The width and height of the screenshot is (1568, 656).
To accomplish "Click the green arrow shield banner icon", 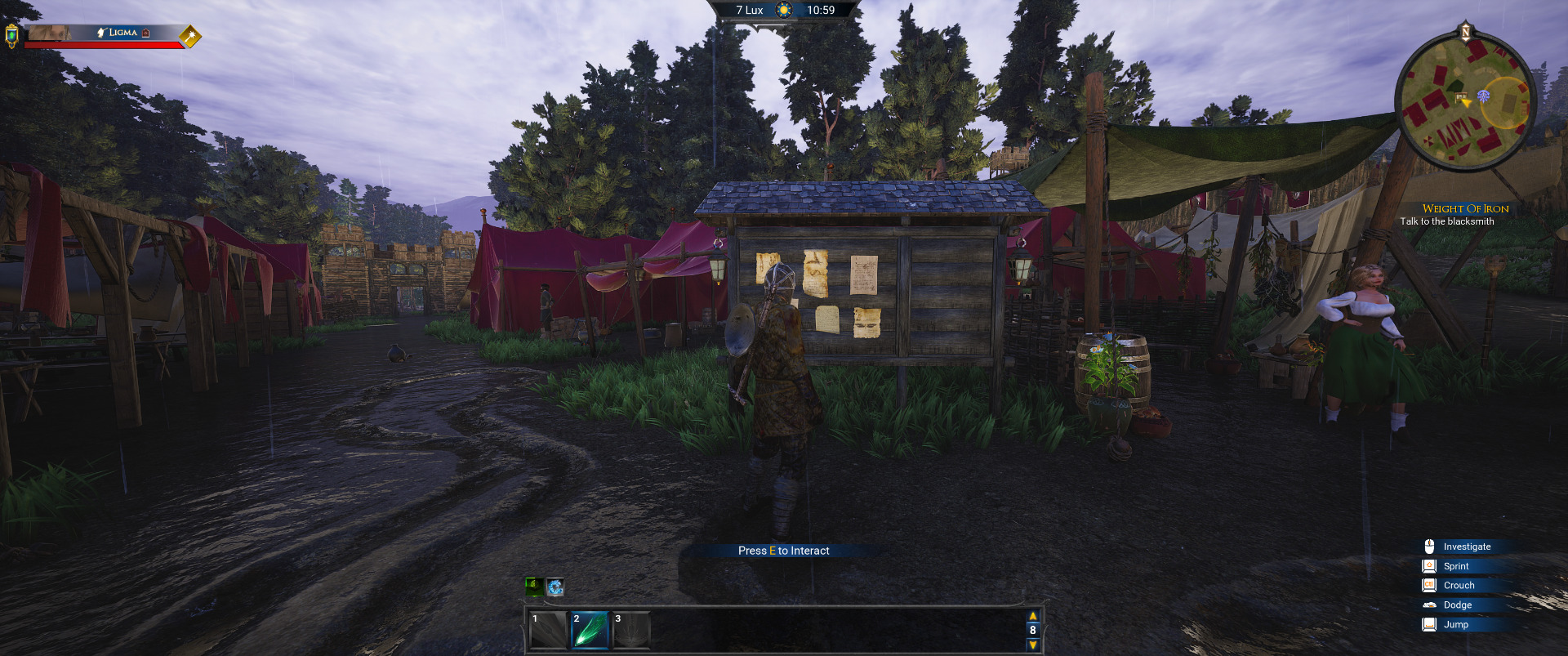I will (x=11, y=36).
